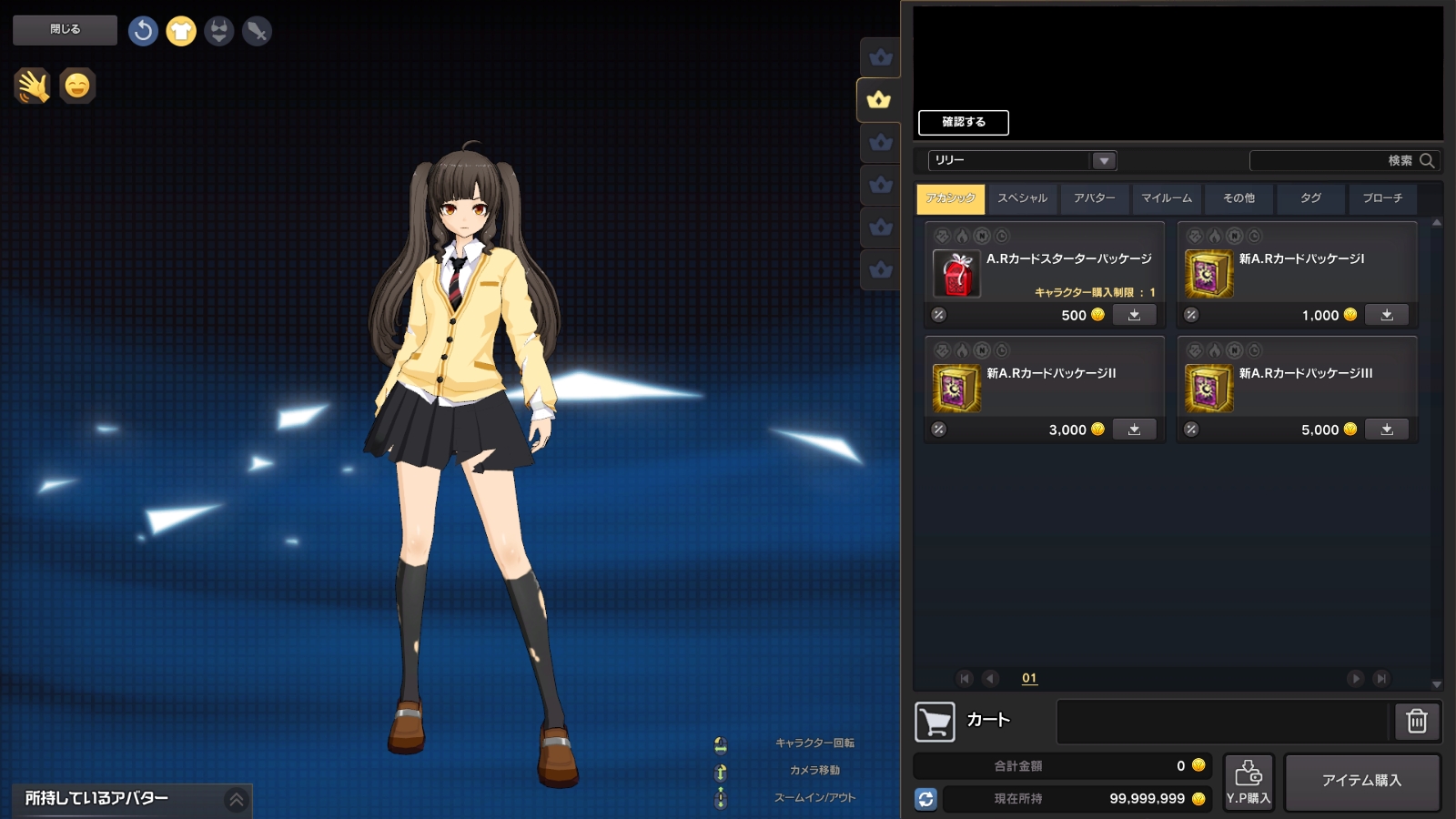Empty cart with the trash bin icon

pyautogui.click(x=1416, y=721)
